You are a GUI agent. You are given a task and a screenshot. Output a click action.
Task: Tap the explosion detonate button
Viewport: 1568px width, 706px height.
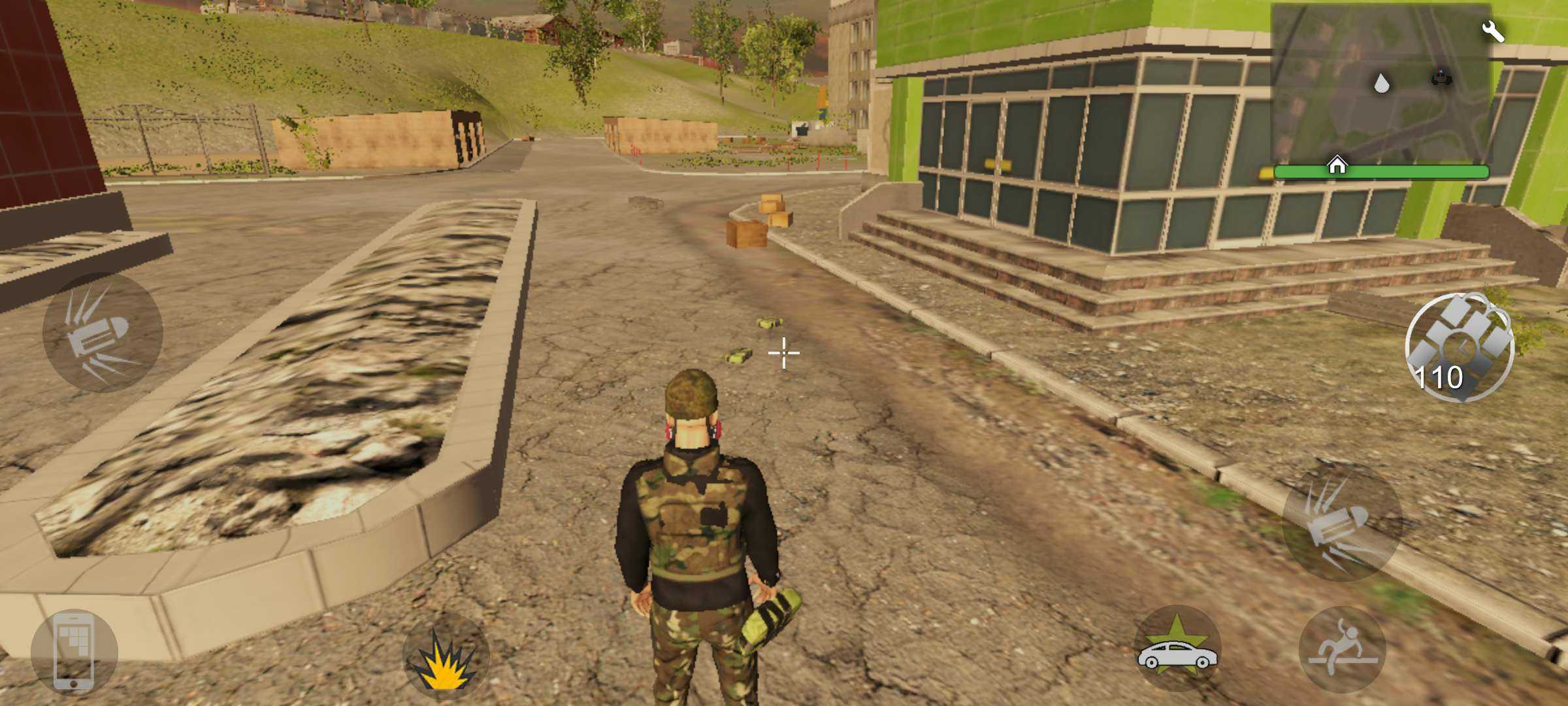(446, 656)
